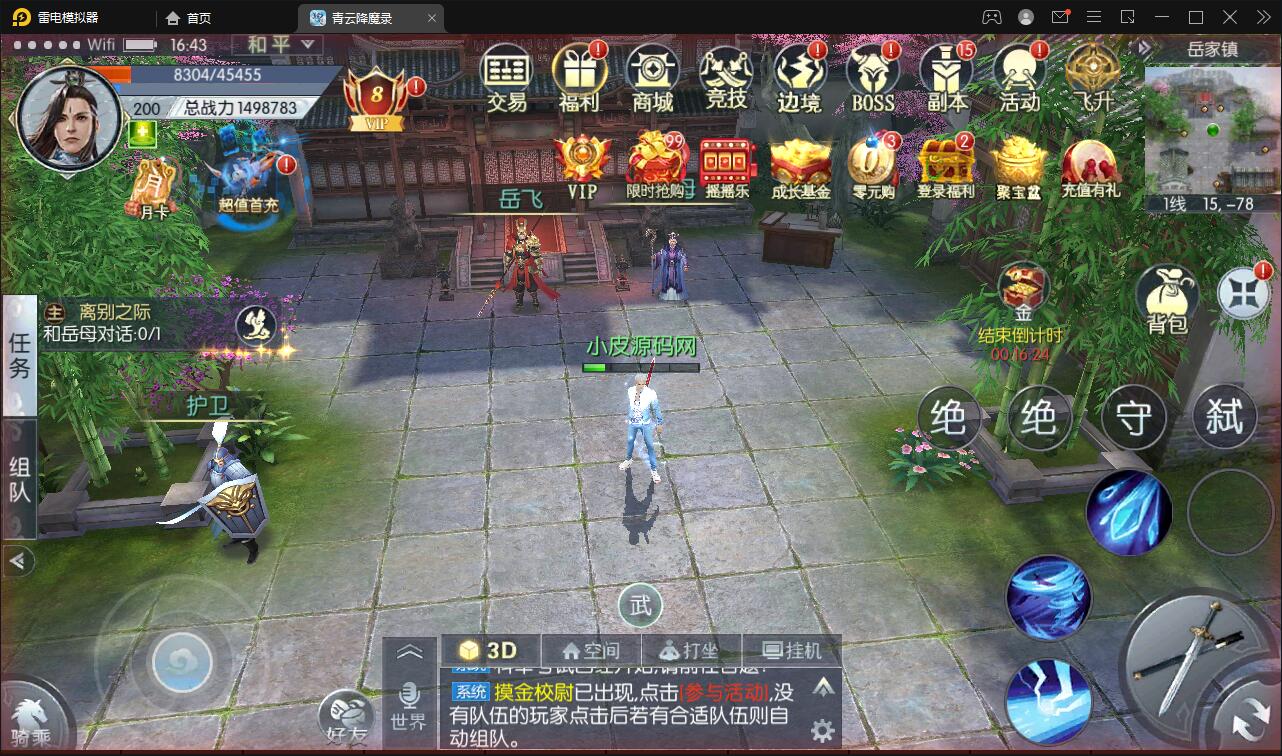Switch to the 组队 team tab
Image resolution: width=1282 pixels, height=756 pixels.
(x=18, y=478)
